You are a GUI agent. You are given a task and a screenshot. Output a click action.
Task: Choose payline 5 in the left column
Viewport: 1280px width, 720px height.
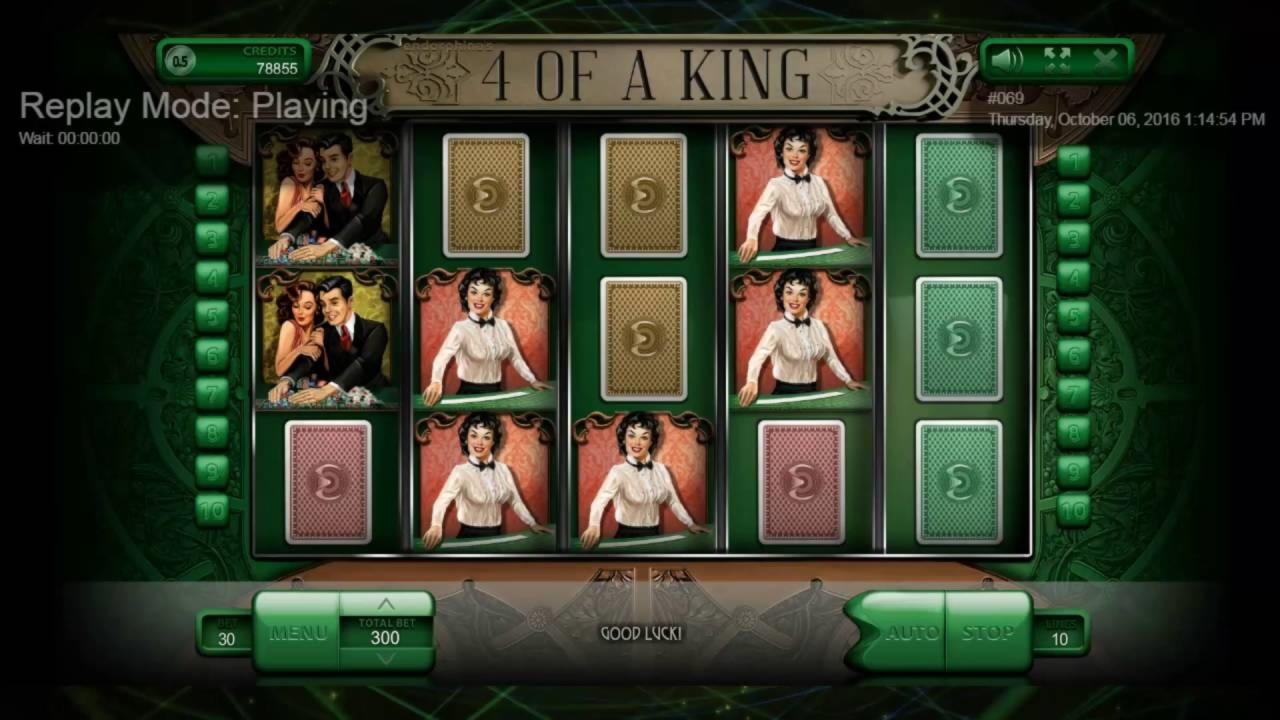click(x=212, y=316)
